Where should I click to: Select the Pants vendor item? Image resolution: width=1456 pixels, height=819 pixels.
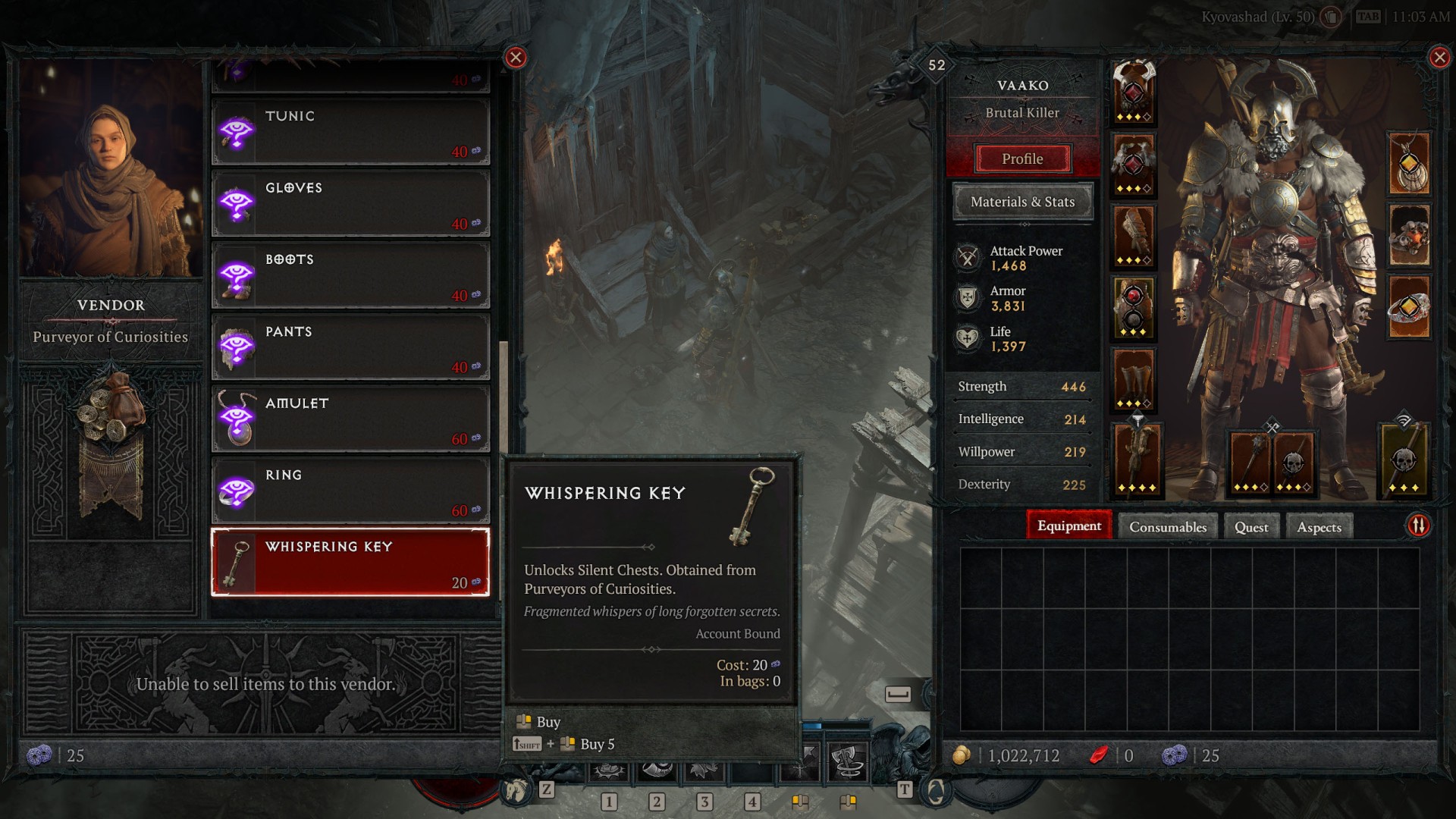[x=350, y=347]
